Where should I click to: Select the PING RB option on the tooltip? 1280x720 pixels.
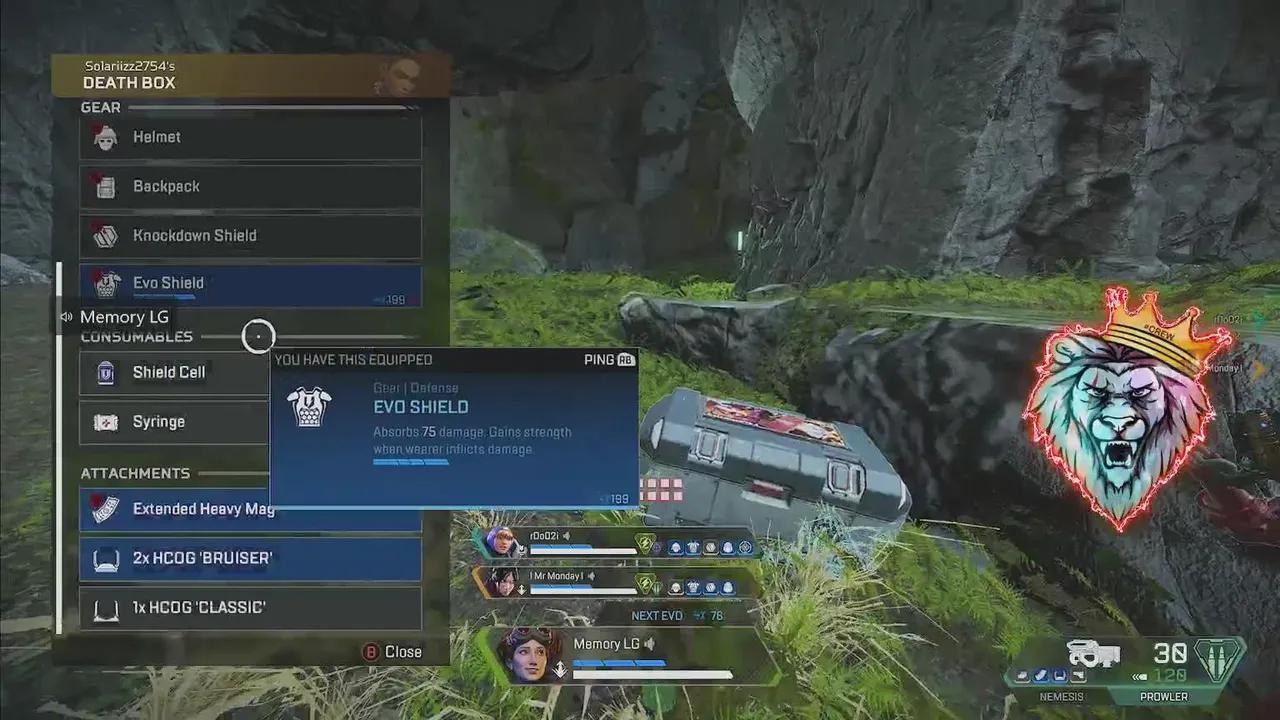point(608,359)
